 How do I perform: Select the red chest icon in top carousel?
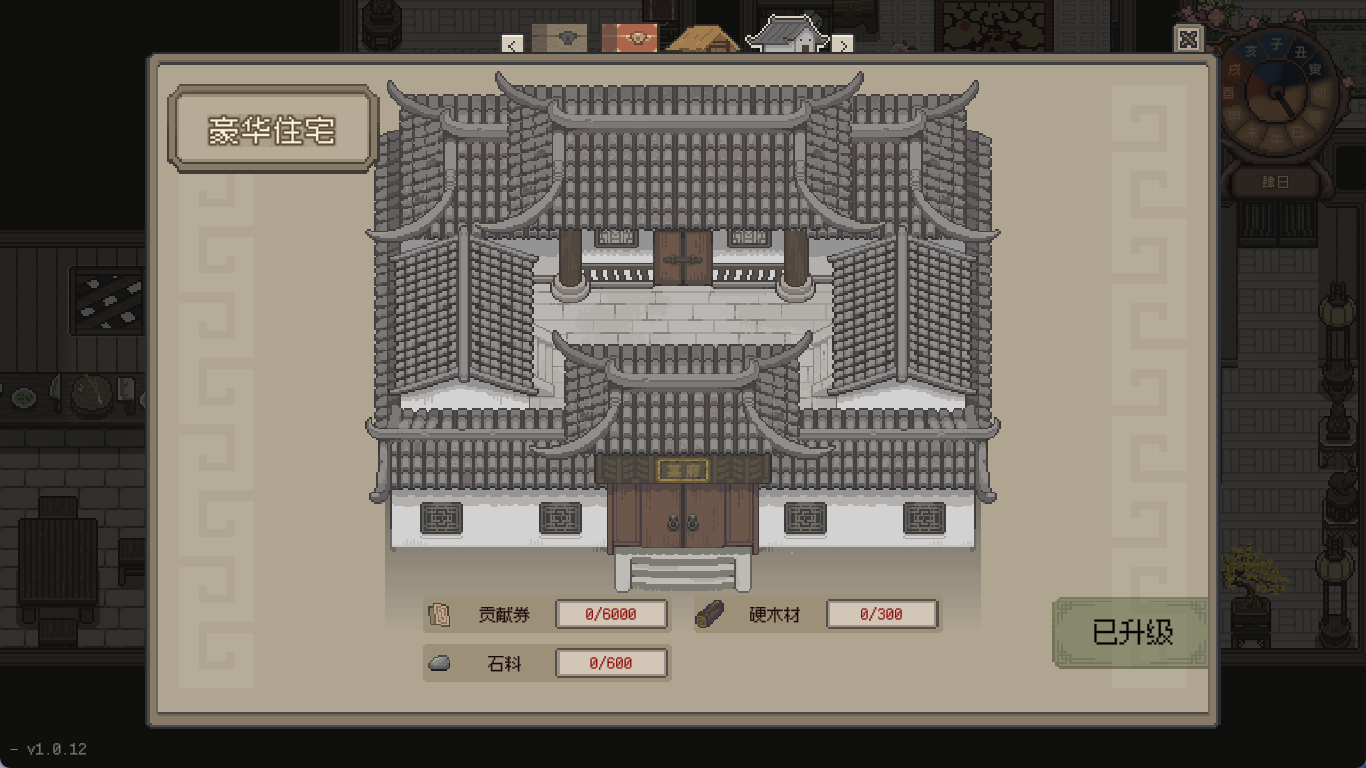point(628,38)
